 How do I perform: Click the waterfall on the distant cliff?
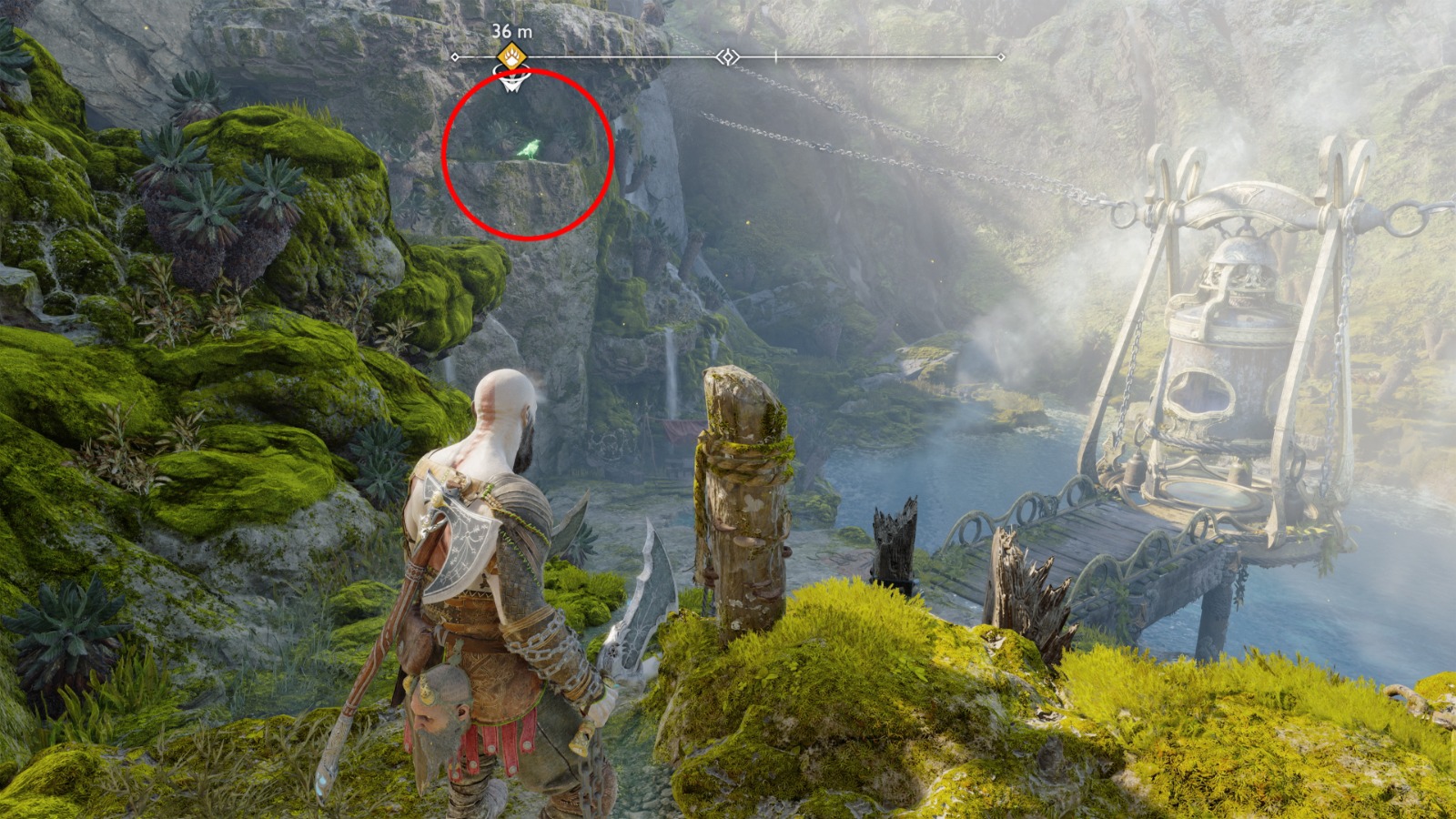[x=671, y=355]
